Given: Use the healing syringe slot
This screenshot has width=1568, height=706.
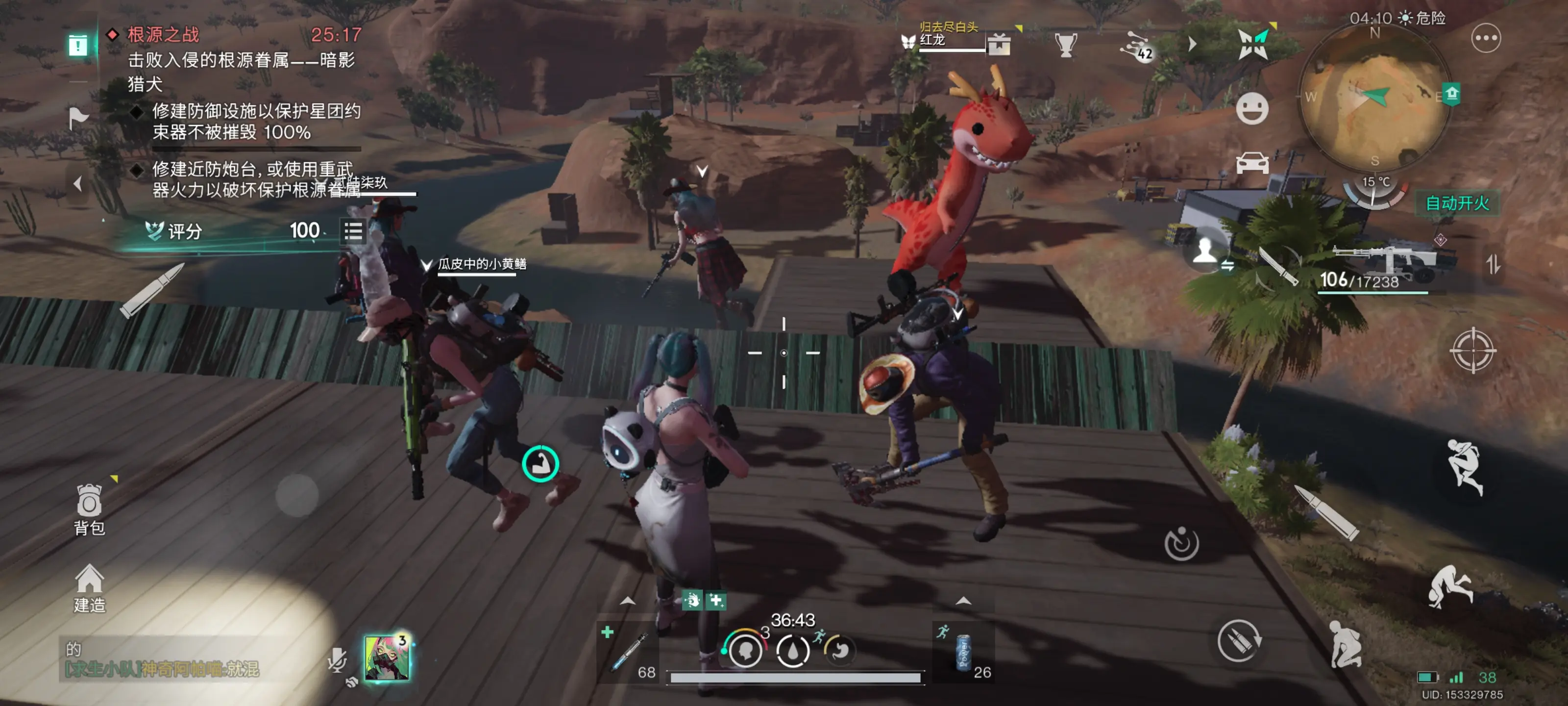Looking at the screenshot, I should tap(627, 652).
